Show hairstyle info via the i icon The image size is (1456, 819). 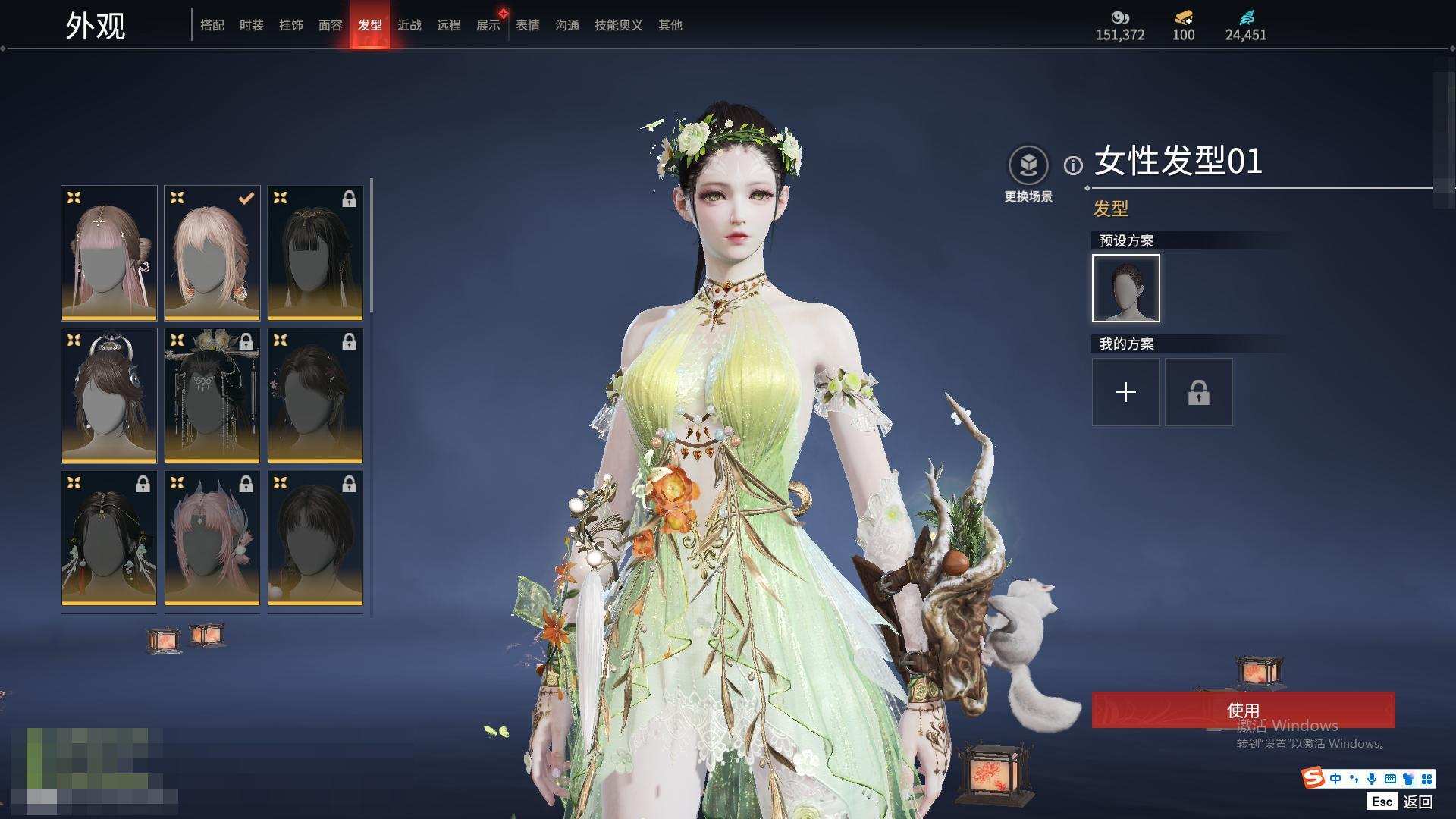click(1072, 165)
